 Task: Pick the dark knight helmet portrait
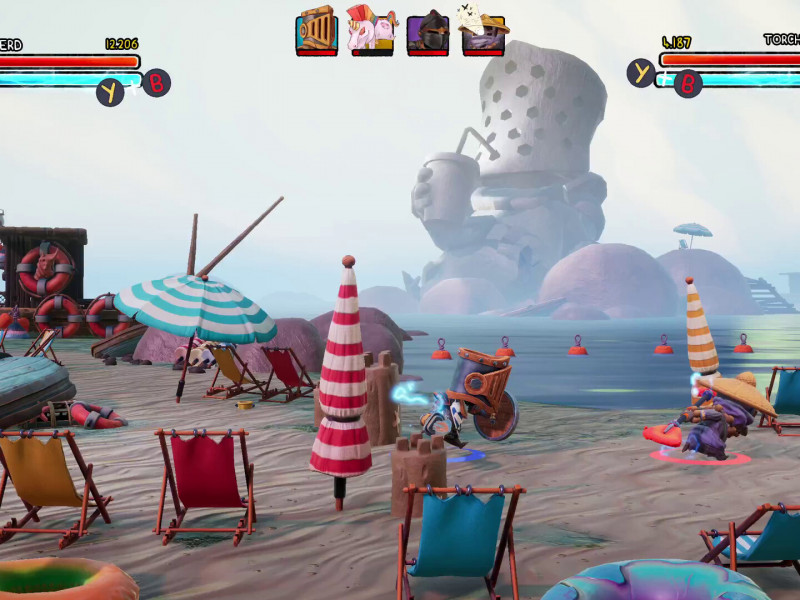[x=427, y=32]
